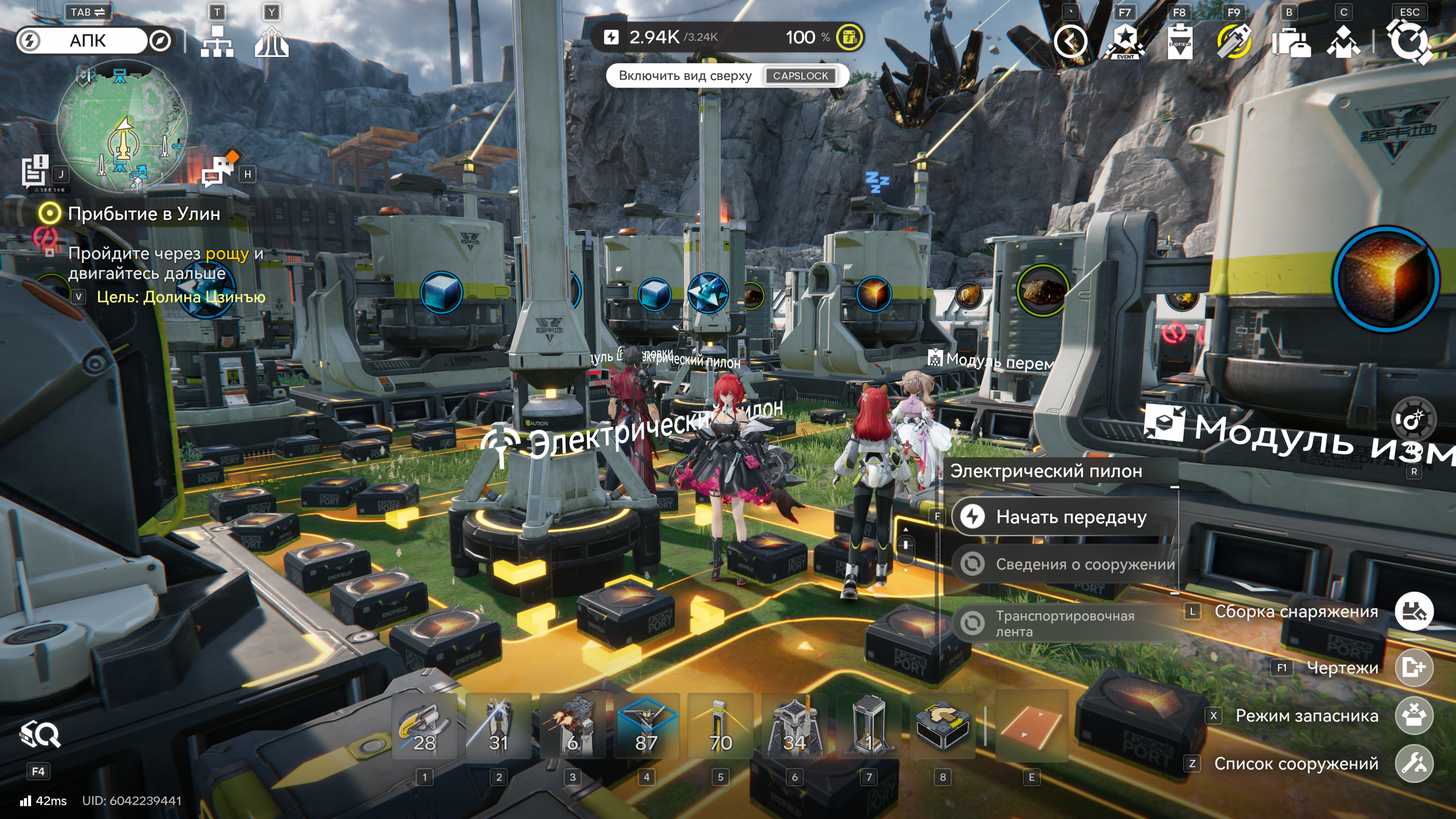Open 'Список сооружений' building list

(1414, 764)
